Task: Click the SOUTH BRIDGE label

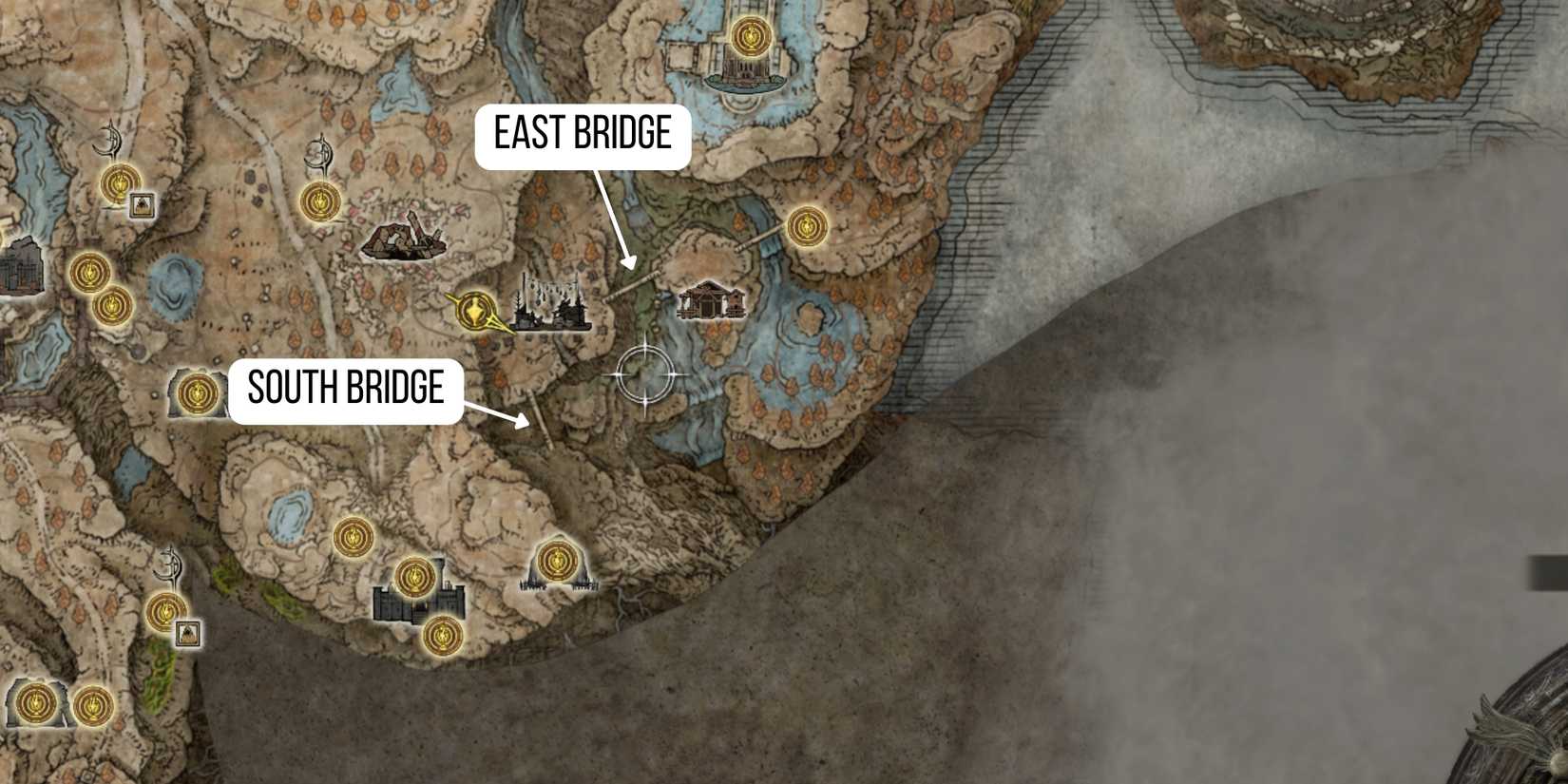Action: pyautogui.click(x=346, y=389)
